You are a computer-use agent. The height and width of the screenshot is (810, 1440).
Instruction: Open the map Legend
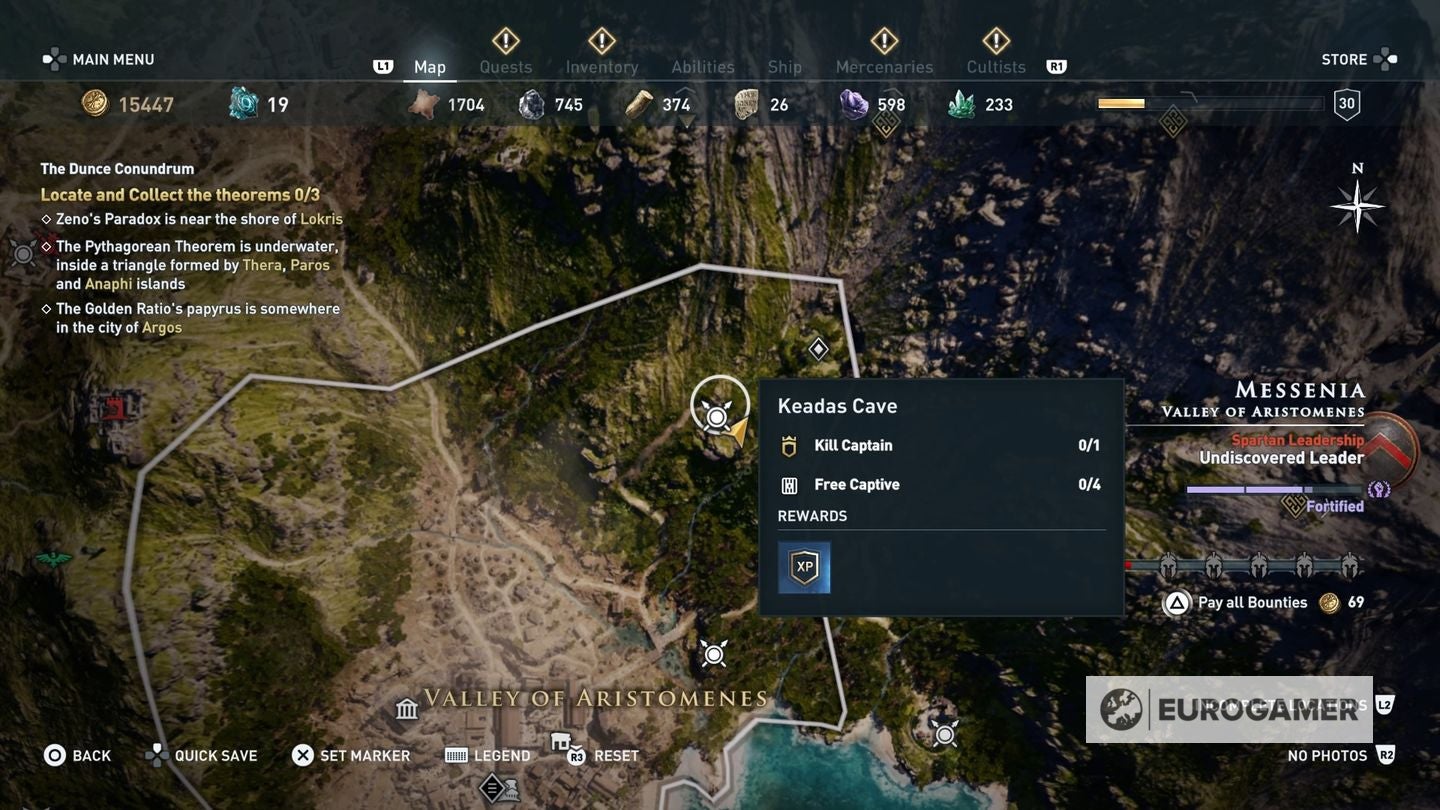[x=488, y=755]
